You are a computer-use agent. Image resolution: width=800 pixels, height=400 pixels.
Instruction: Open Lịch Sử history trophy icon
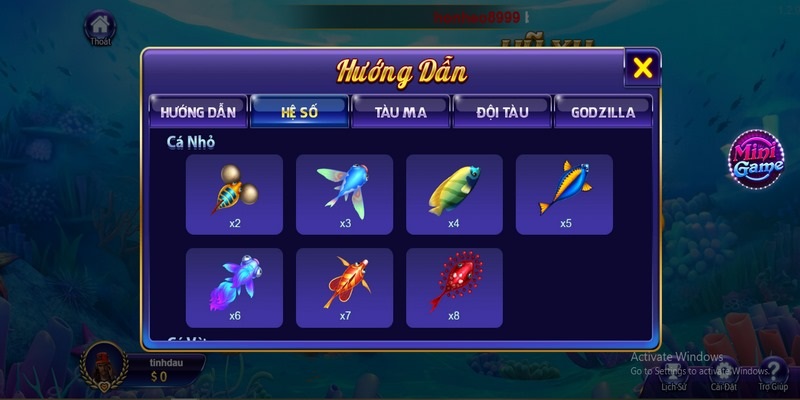pos(674,372)
